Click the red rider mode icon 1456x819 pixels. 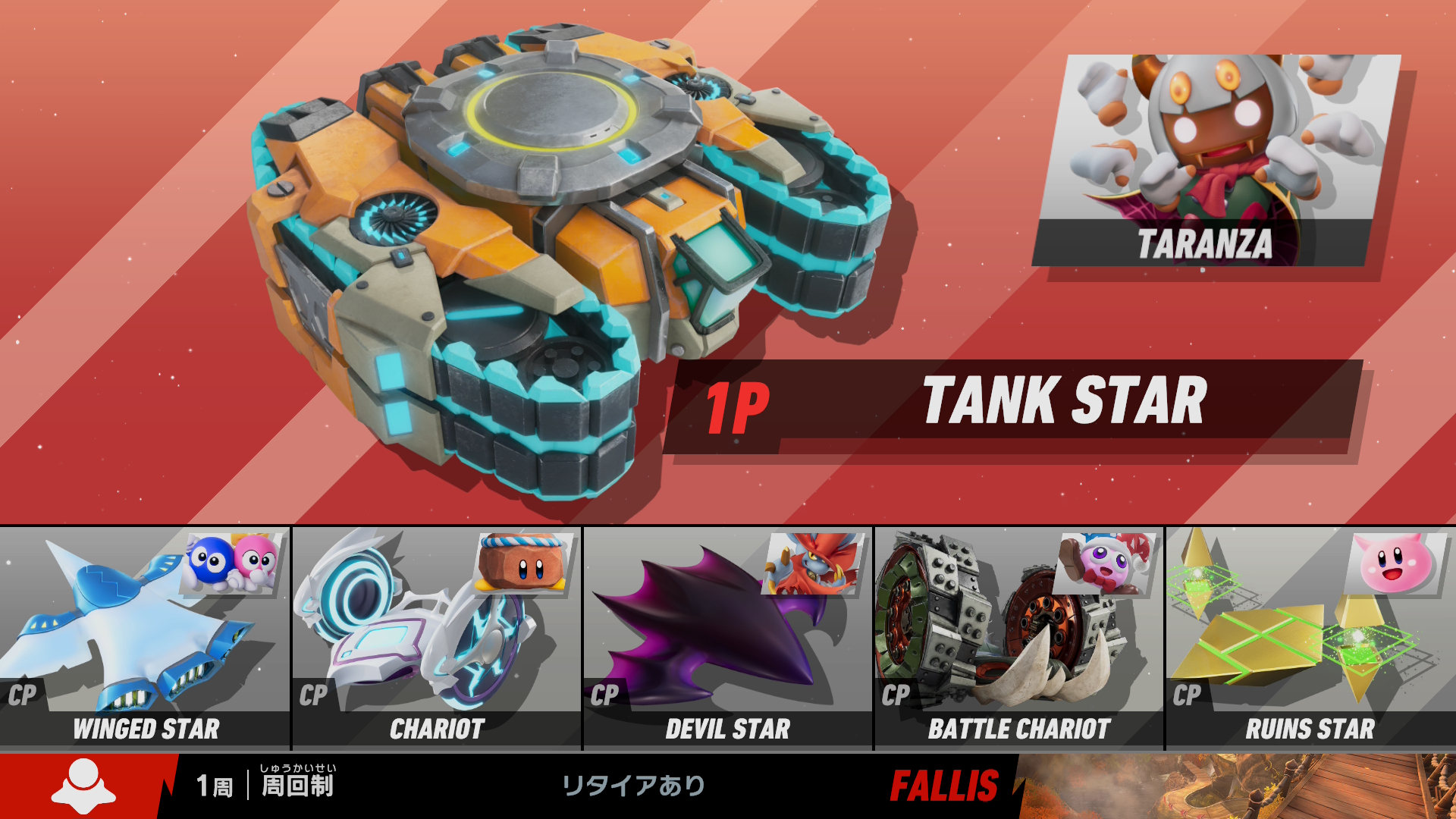click(83, 786)
